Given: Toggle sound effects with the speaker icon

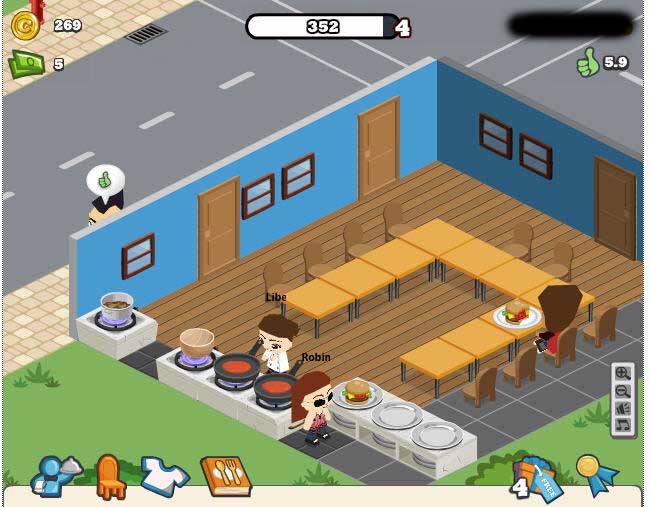Looking at the screenshot, I should 623,408.
